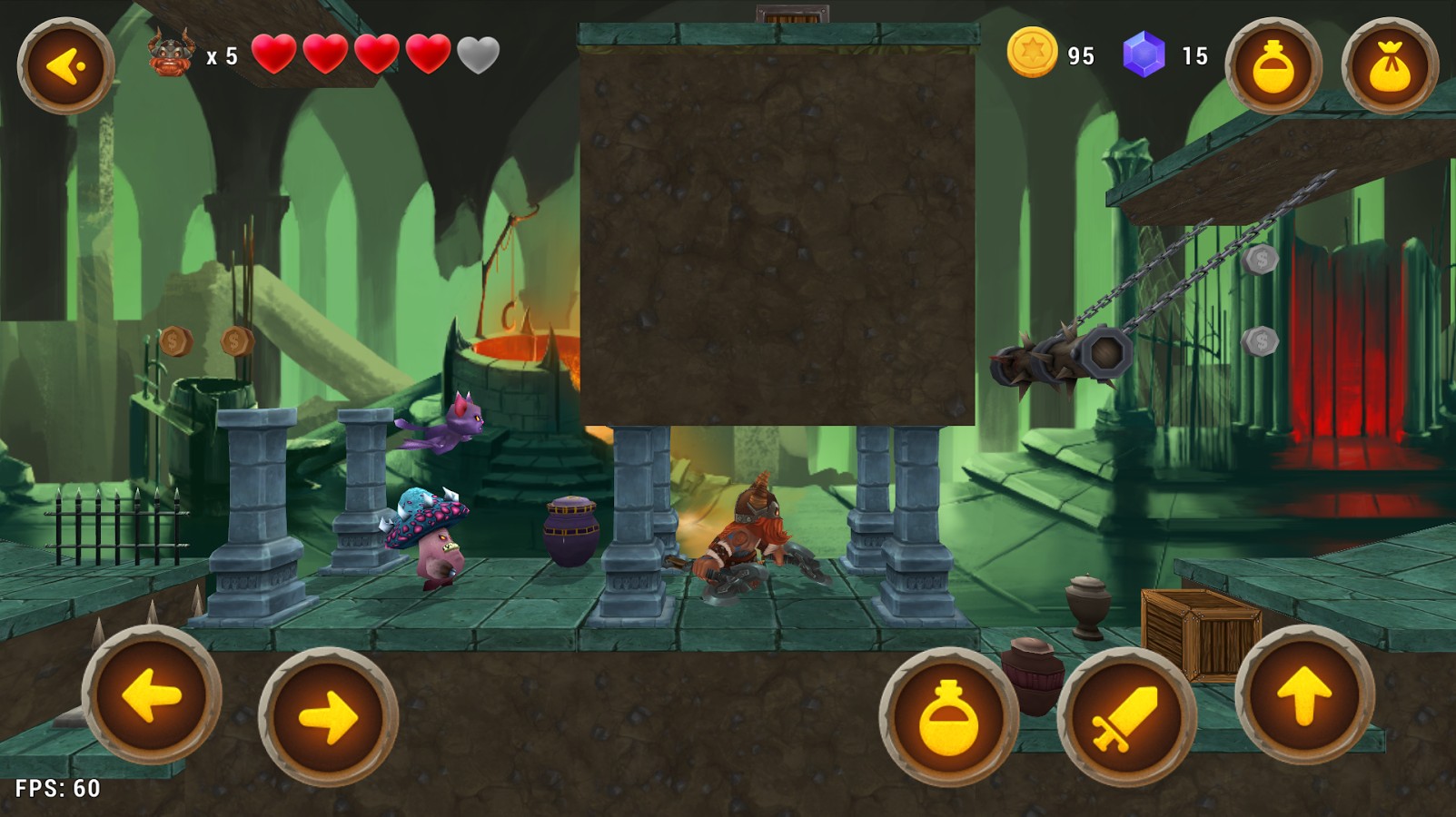Move left with the left arrow button
Image resolution: width=1456 pixels, height=817 pixels.
pos(152,695)
